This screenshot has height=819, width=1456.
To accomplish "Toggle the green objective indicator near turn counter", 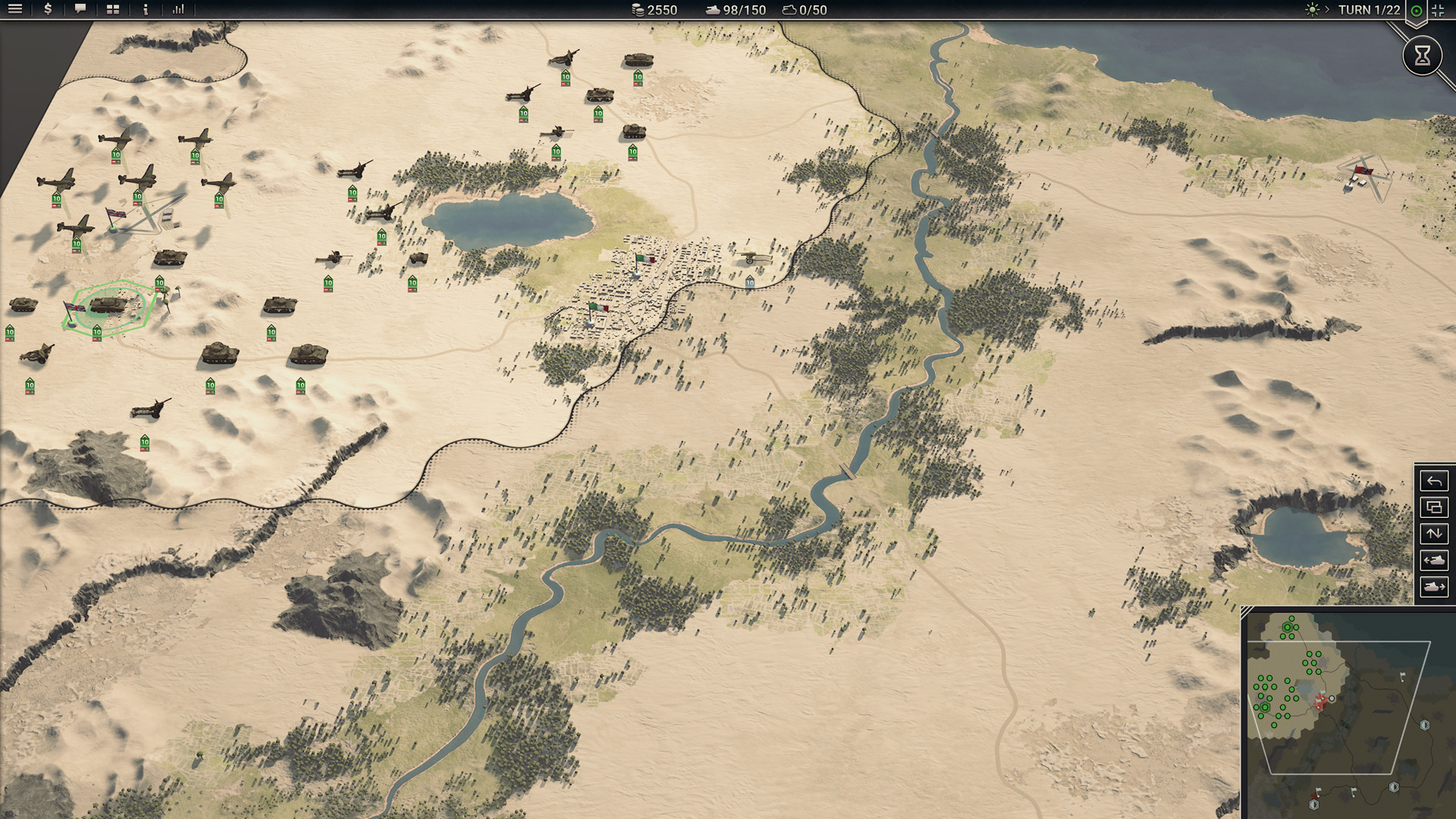I will pos(1417,10).
